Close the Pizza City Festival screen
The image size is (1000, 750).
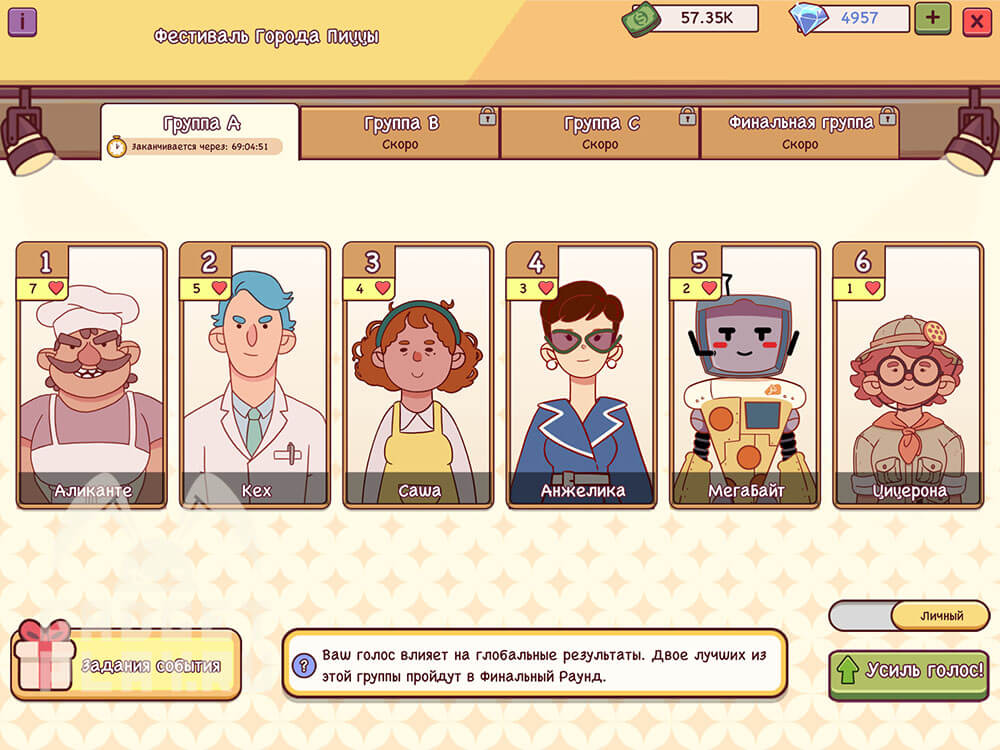click(x=976, y=21)
